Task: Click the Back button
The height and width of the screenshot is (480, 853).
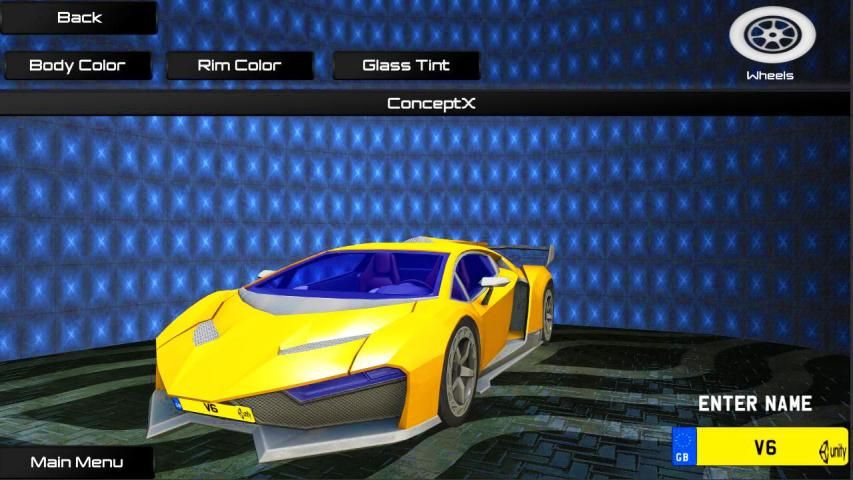Action: pos(79,17)
